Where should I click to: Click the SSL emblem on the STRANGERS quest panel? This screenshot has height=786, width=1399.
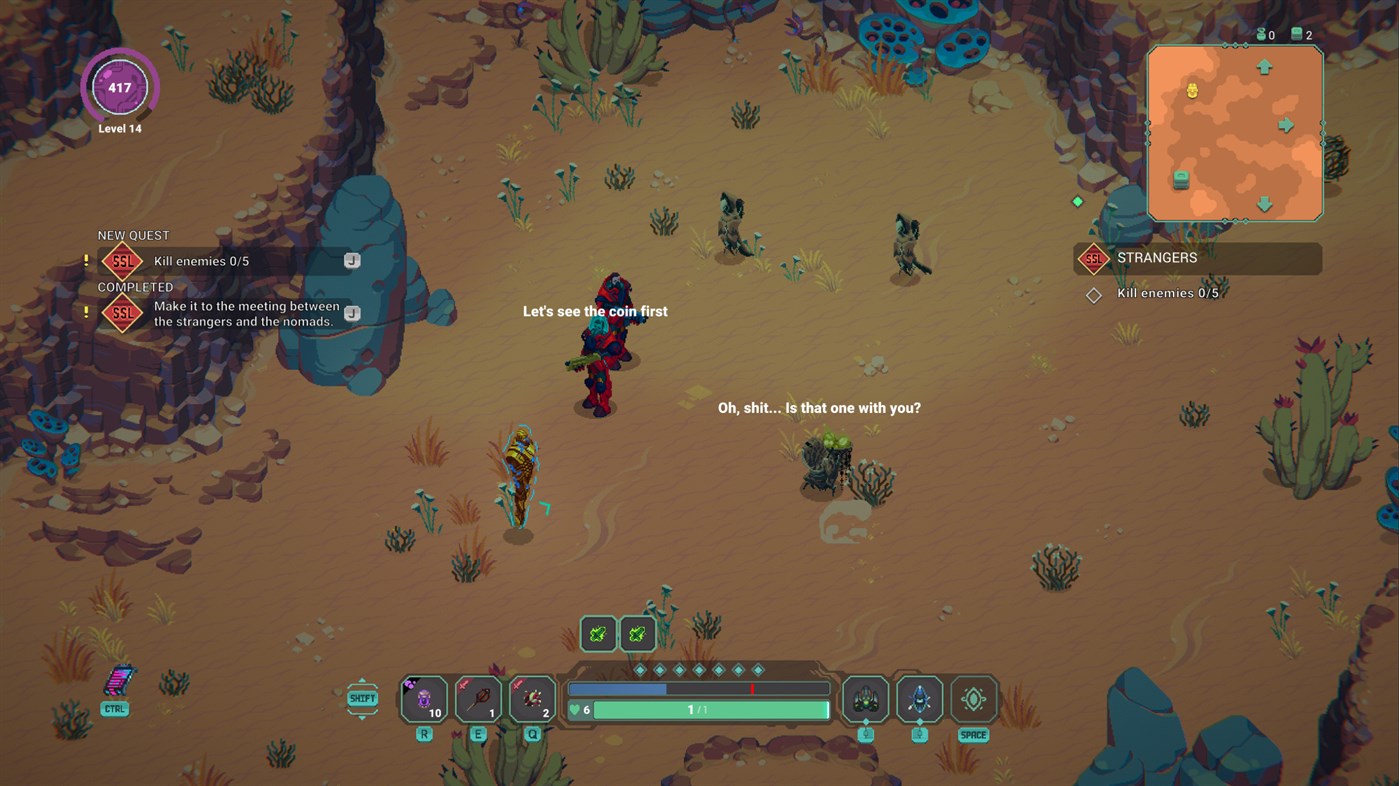tap(1094, 258)
